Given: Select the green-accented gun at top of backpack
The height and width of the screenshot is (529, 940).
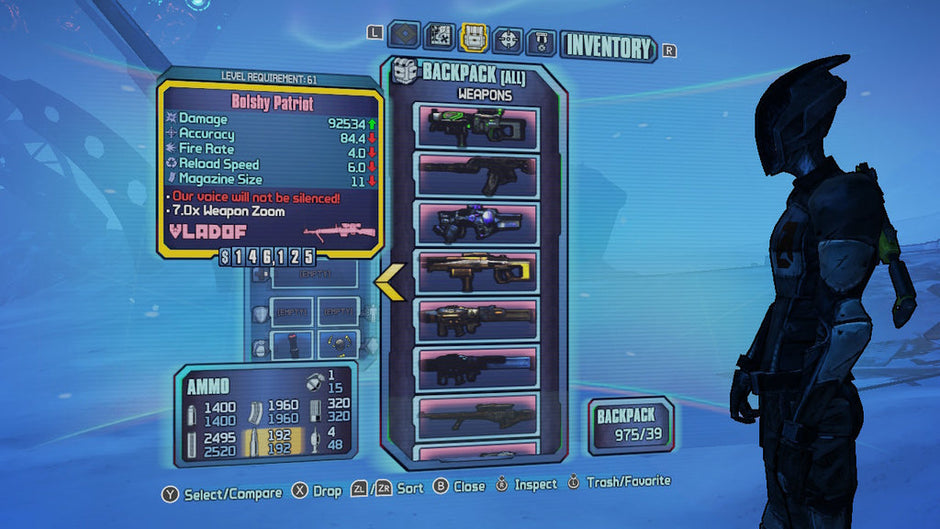Looking at the screenshot, I should [x=478, y=127].
